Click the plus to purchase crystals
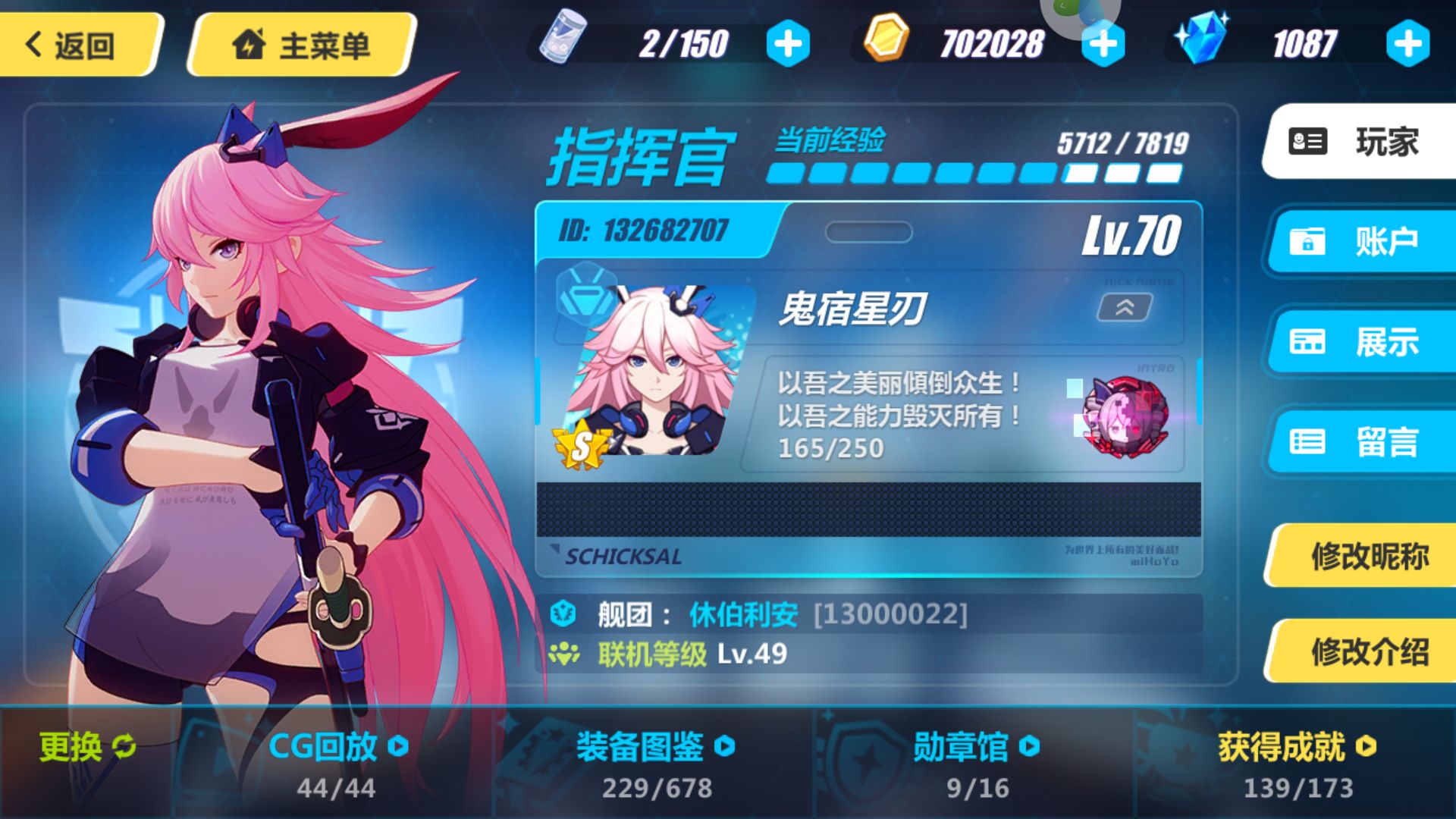 pos(1408,43)
